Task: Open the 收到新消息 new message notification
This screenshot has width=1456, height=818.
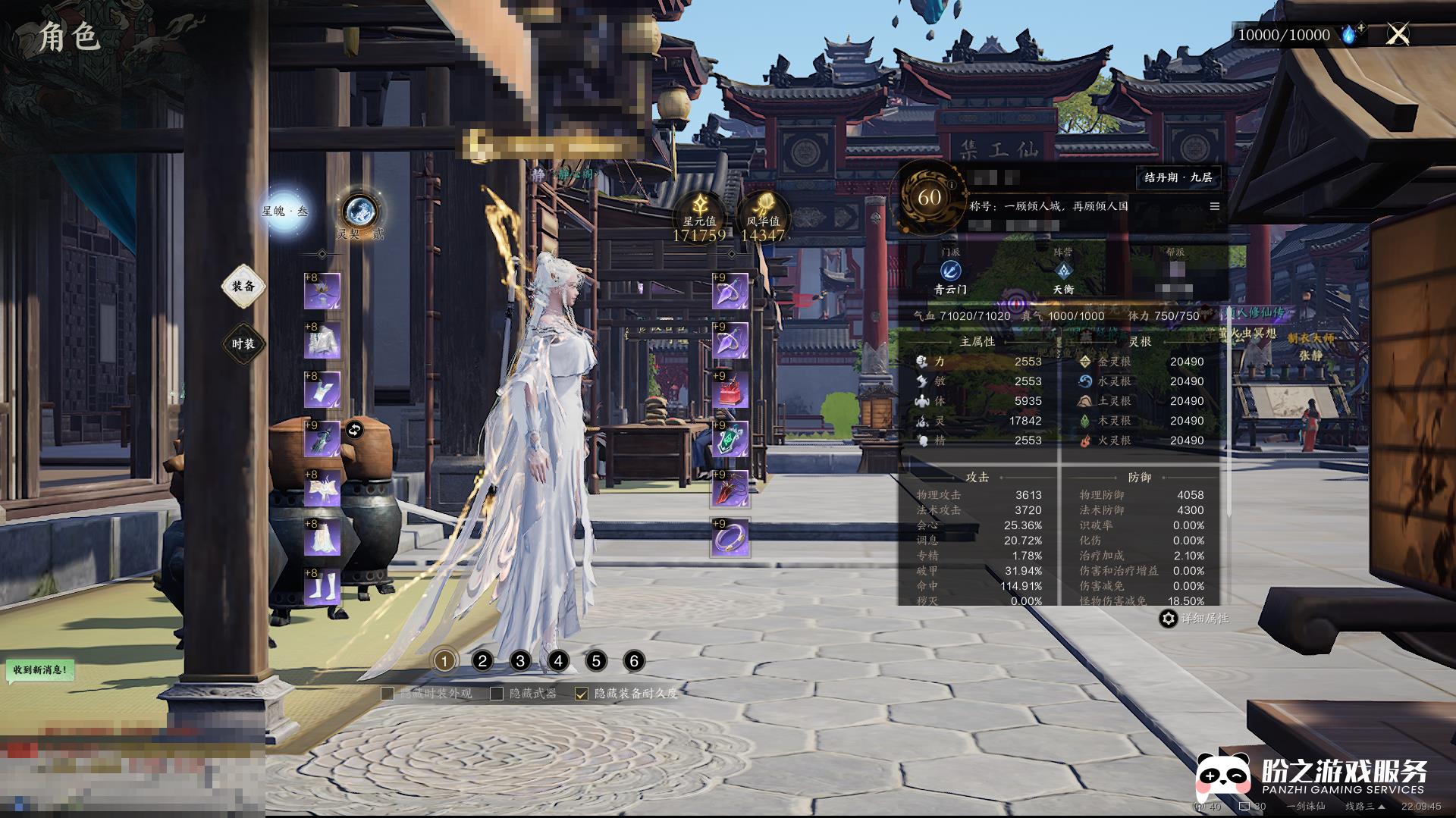Action: (x=41, y=670)
